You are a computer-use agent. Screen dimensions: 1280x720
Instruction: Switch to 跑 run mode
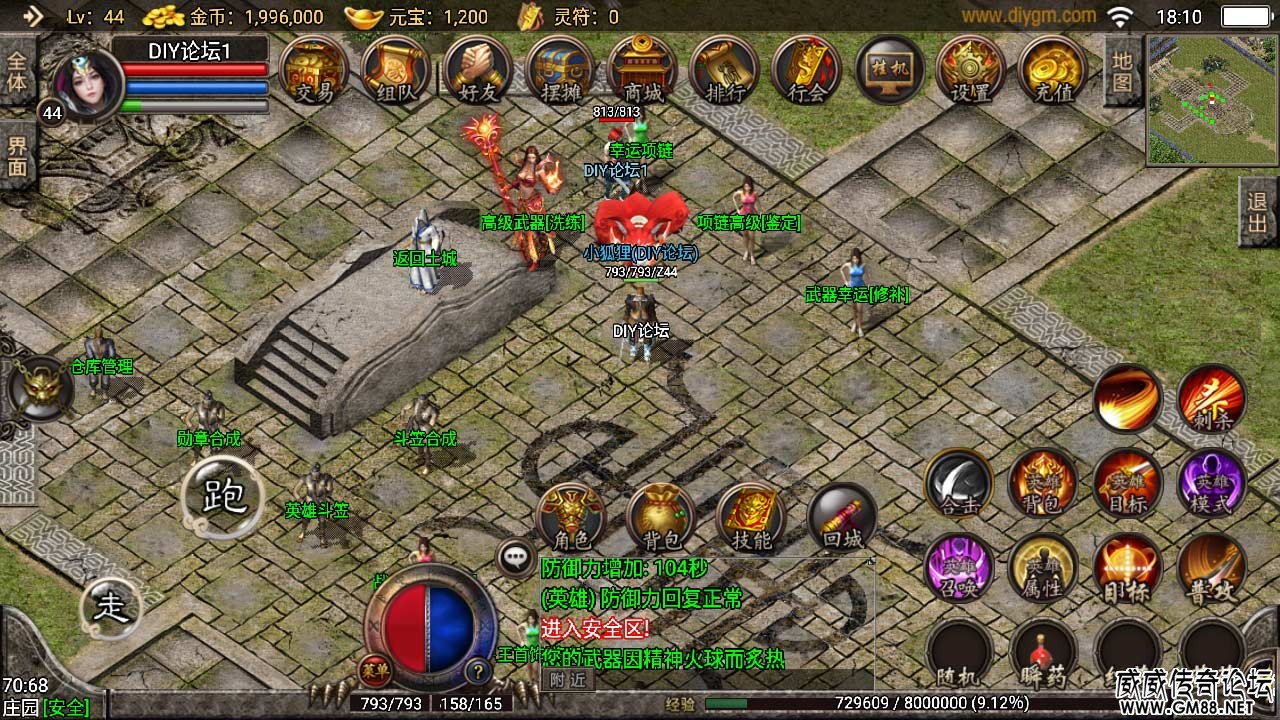(223, 497)
